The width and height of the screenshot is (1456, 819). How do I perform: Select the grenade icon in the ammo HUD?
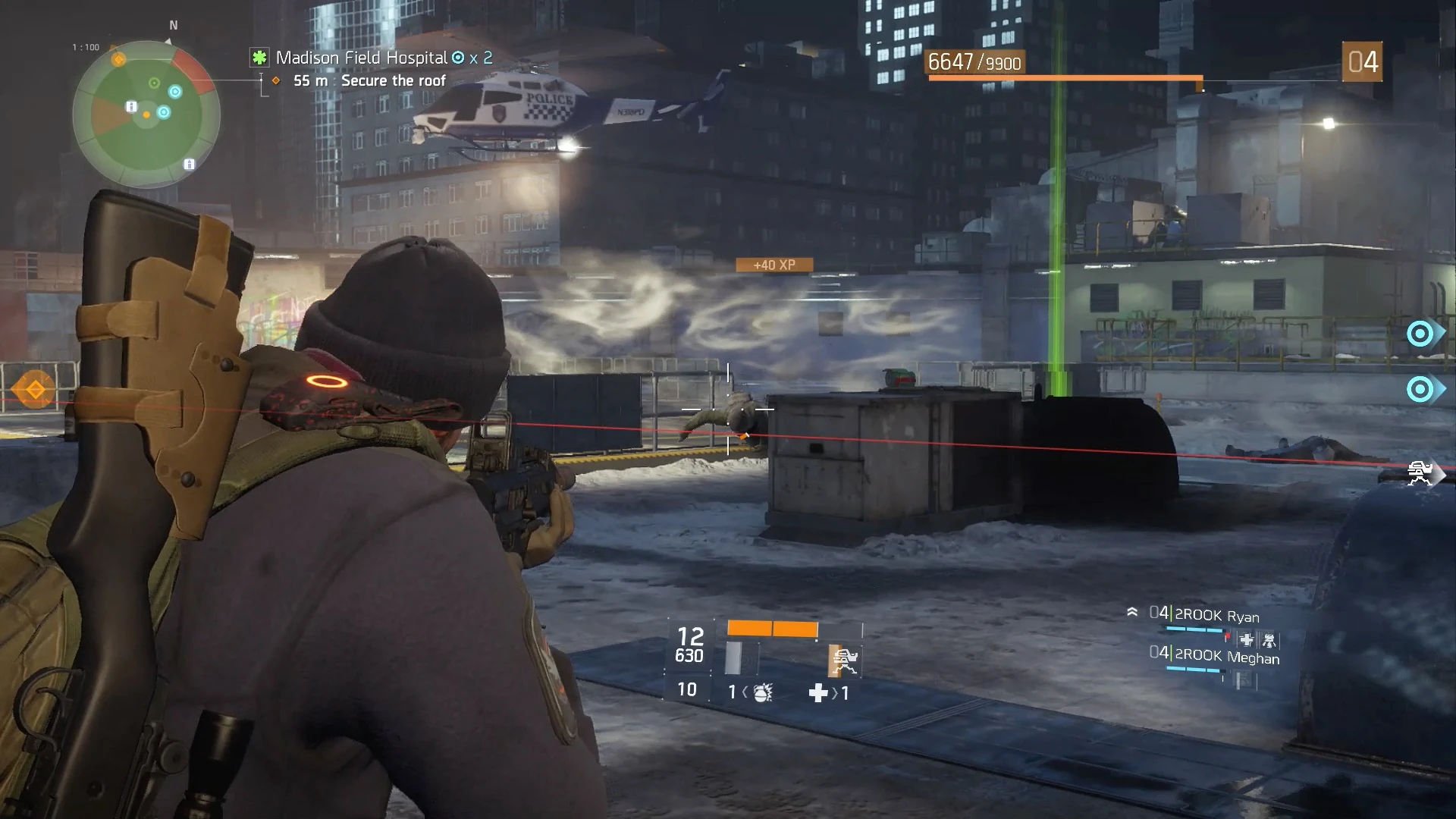[762, 694]
